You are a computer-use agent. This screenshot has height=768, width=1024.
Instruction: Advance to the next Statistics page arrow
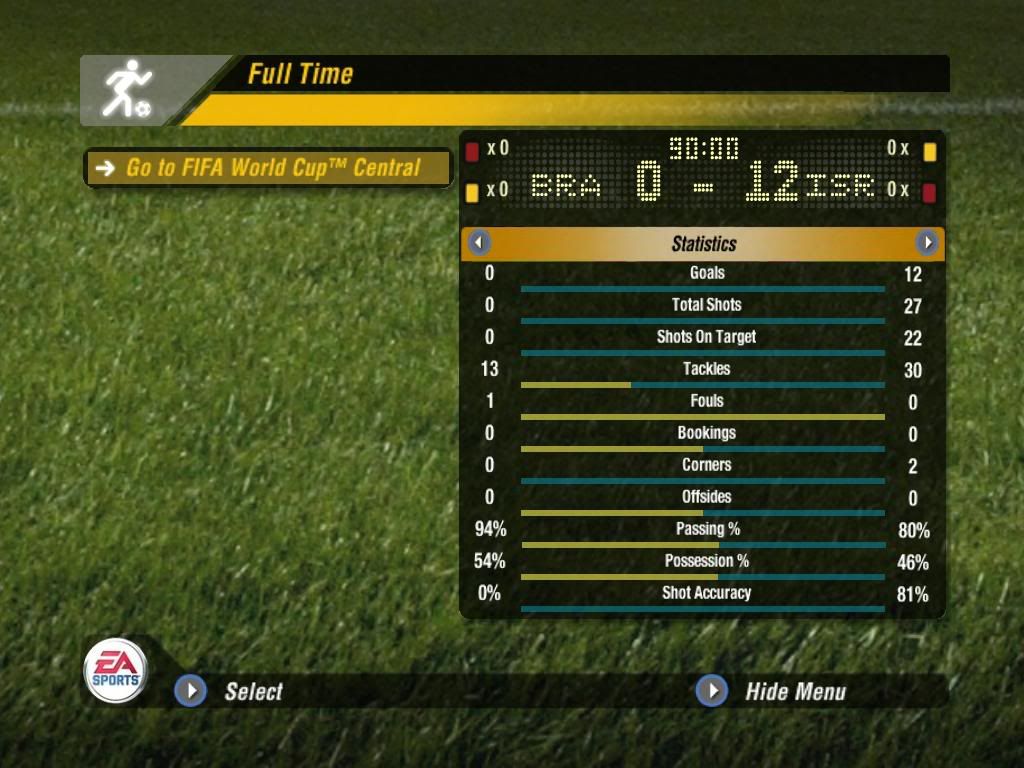pos(927,243)
